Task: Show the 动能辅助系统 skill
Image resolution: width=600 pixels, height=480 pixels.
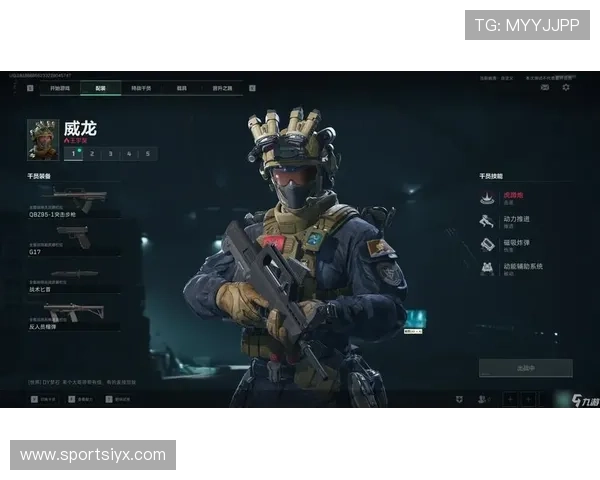Action: click(x=518, y=268)
